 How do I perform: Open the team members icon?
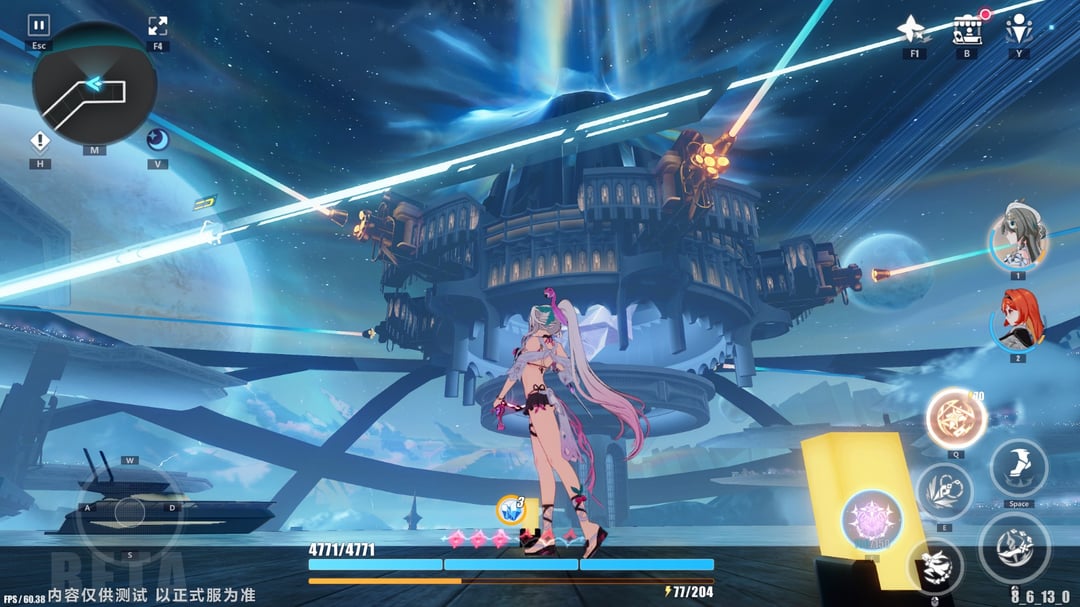click(x=1019, y=28)
